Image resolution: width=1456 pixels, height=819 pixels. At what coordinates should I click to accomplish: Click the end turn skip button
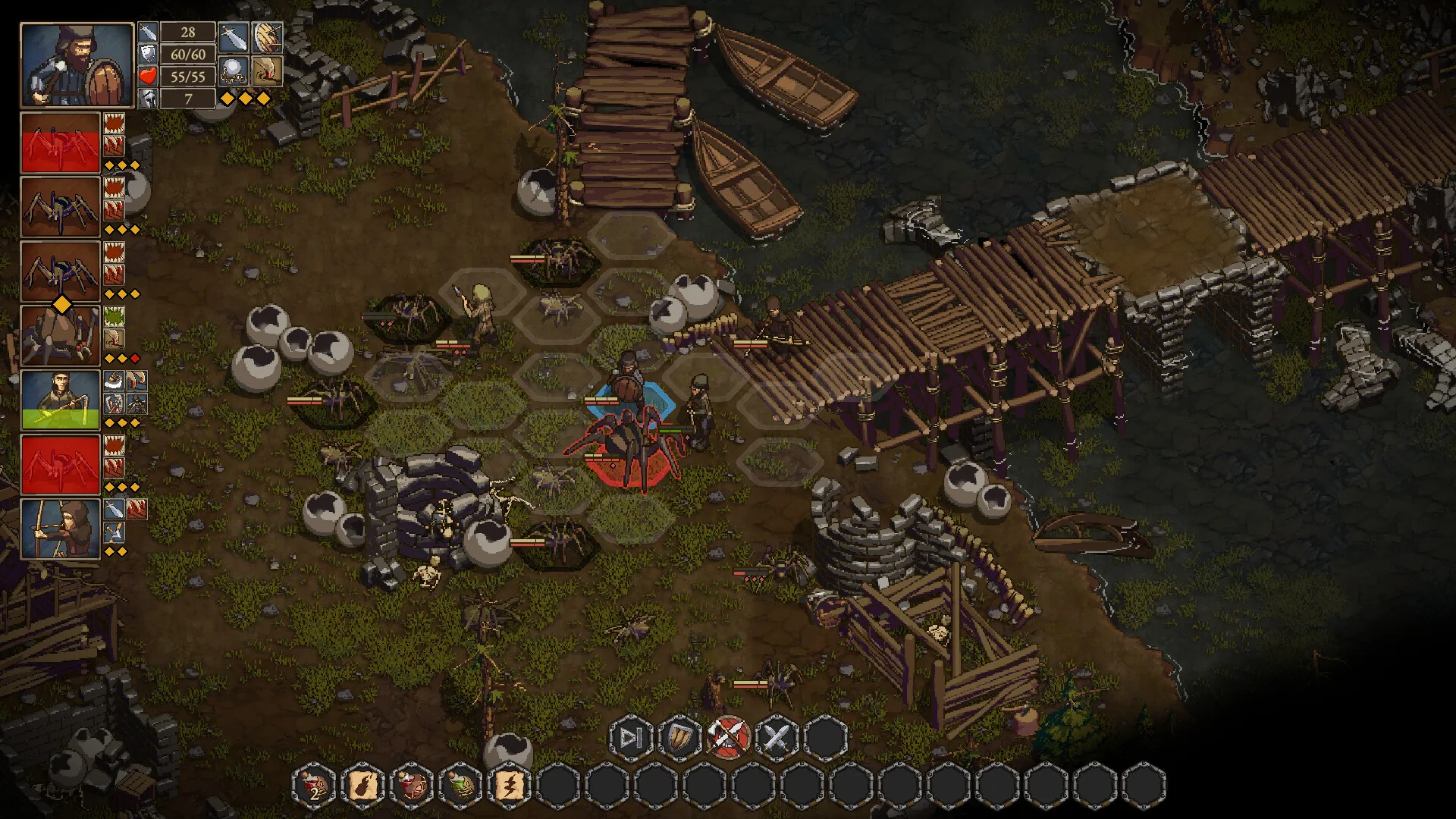pyautogui.click(x=631, y=736)
